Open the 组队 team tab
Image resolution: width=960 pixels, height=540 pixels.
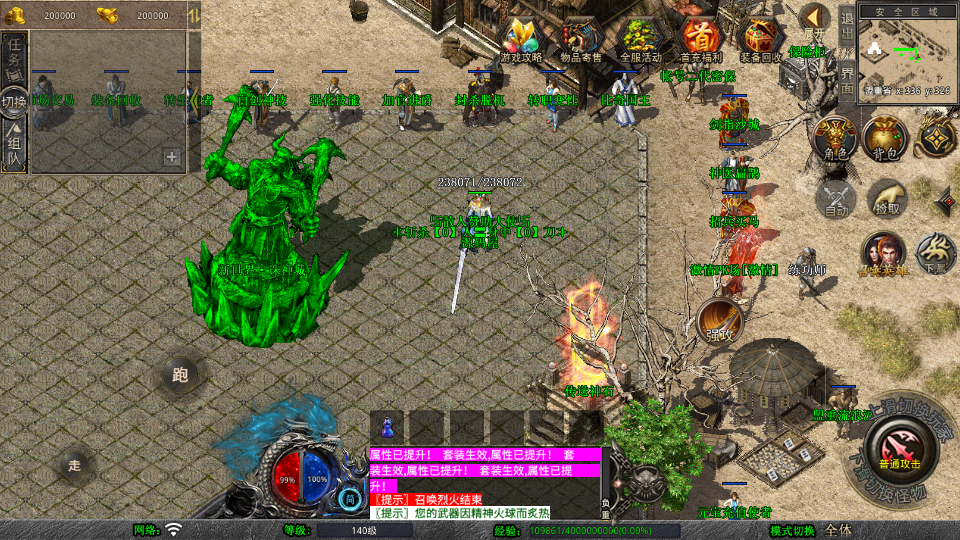tap(15, 146)
